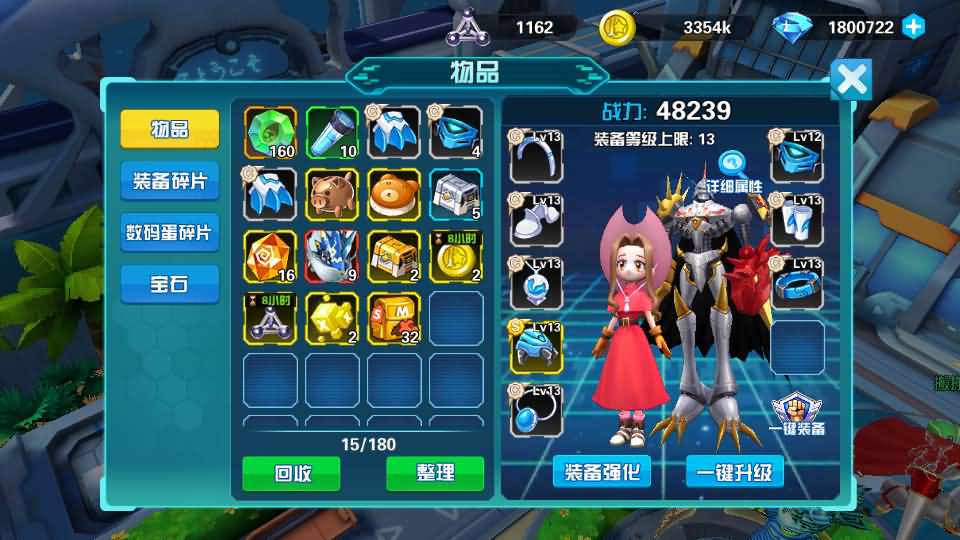This screenshot has height=540, width=960.
Task: Open 详细属性 detailed attributes magnifier
Action: pyautogui.click(x=733, y=167)
